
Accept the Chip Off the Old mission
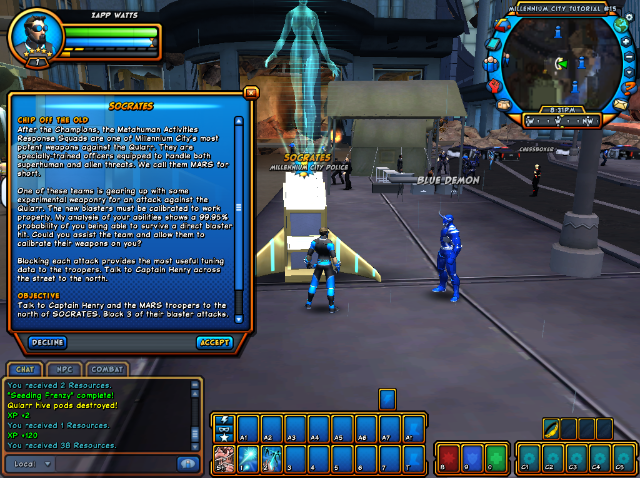click(x=214, y=342)
